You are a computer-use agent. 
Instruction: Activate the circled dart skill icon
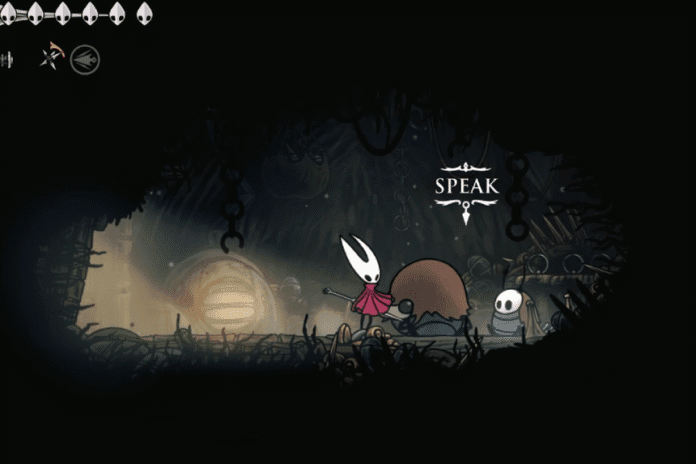click(x=85, y=60)
